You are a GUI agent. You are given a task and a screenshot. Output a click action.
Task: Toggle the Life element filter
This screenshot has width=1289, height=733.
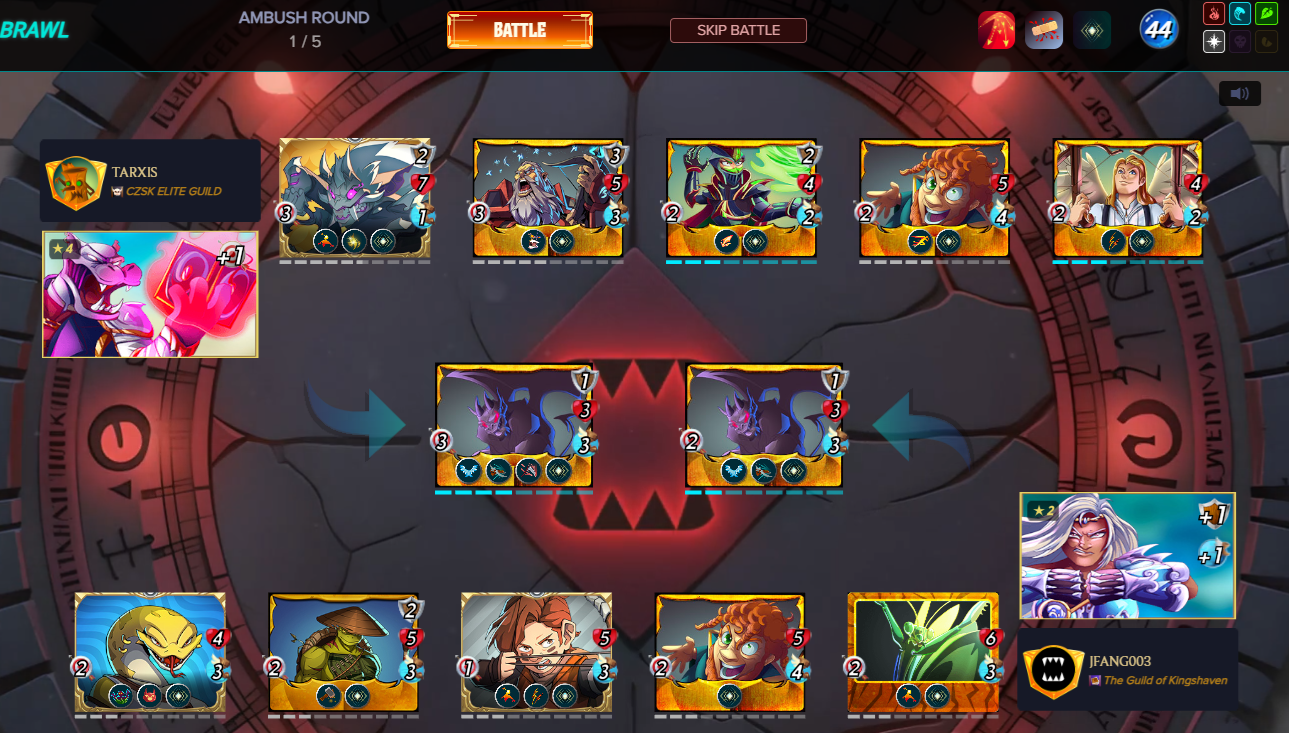pos(1214,41)
